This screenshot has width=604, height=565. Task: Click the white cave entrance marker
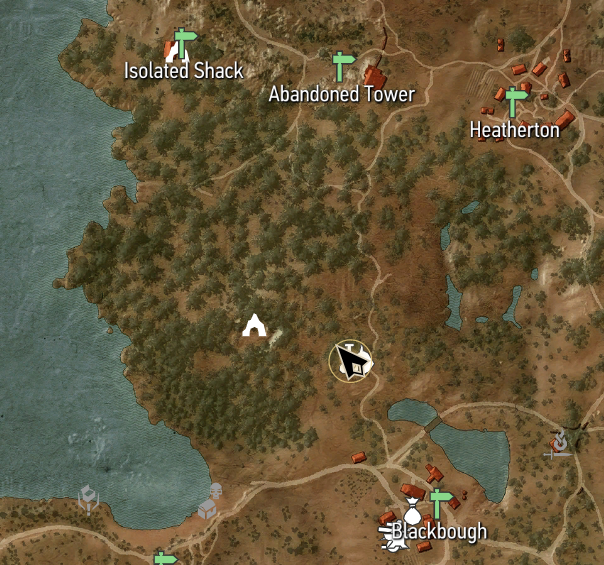tap(254, 326)
